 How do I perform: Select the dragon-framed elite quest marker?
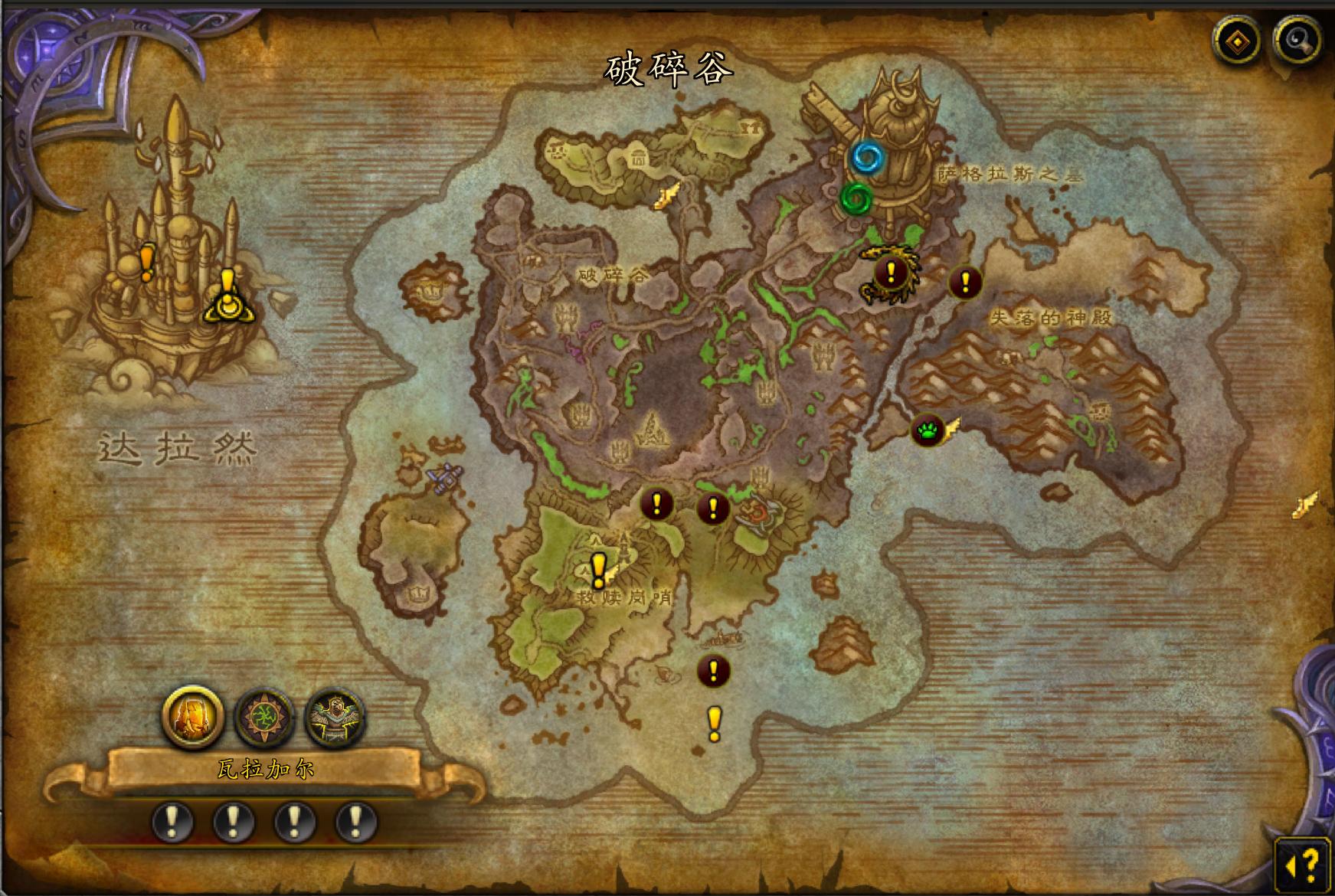point(890,272)
